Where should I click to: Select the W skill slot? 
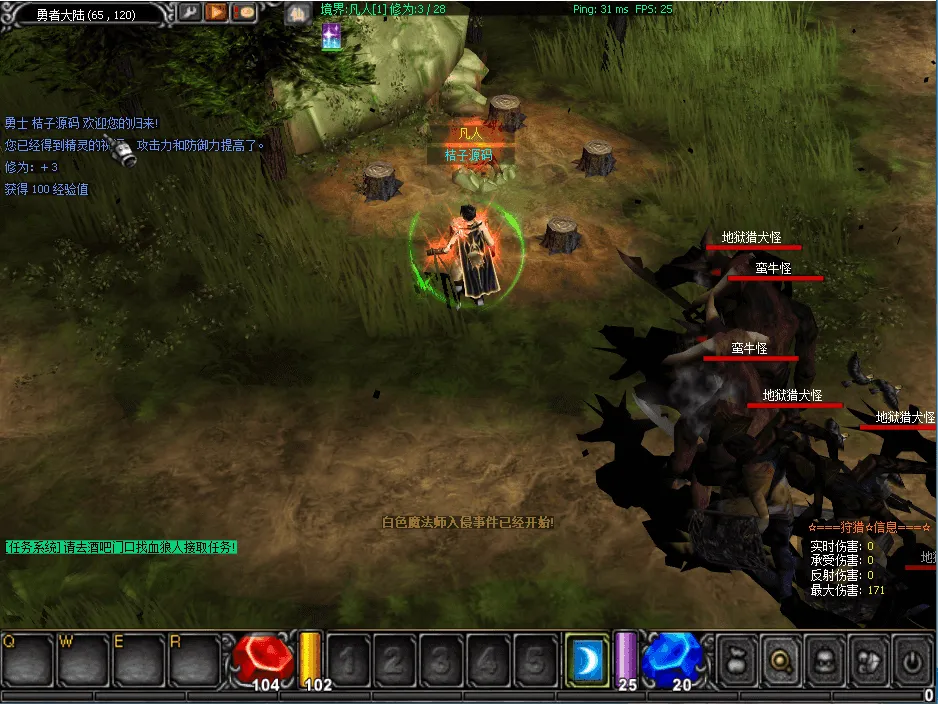click(x=83, y=660)
